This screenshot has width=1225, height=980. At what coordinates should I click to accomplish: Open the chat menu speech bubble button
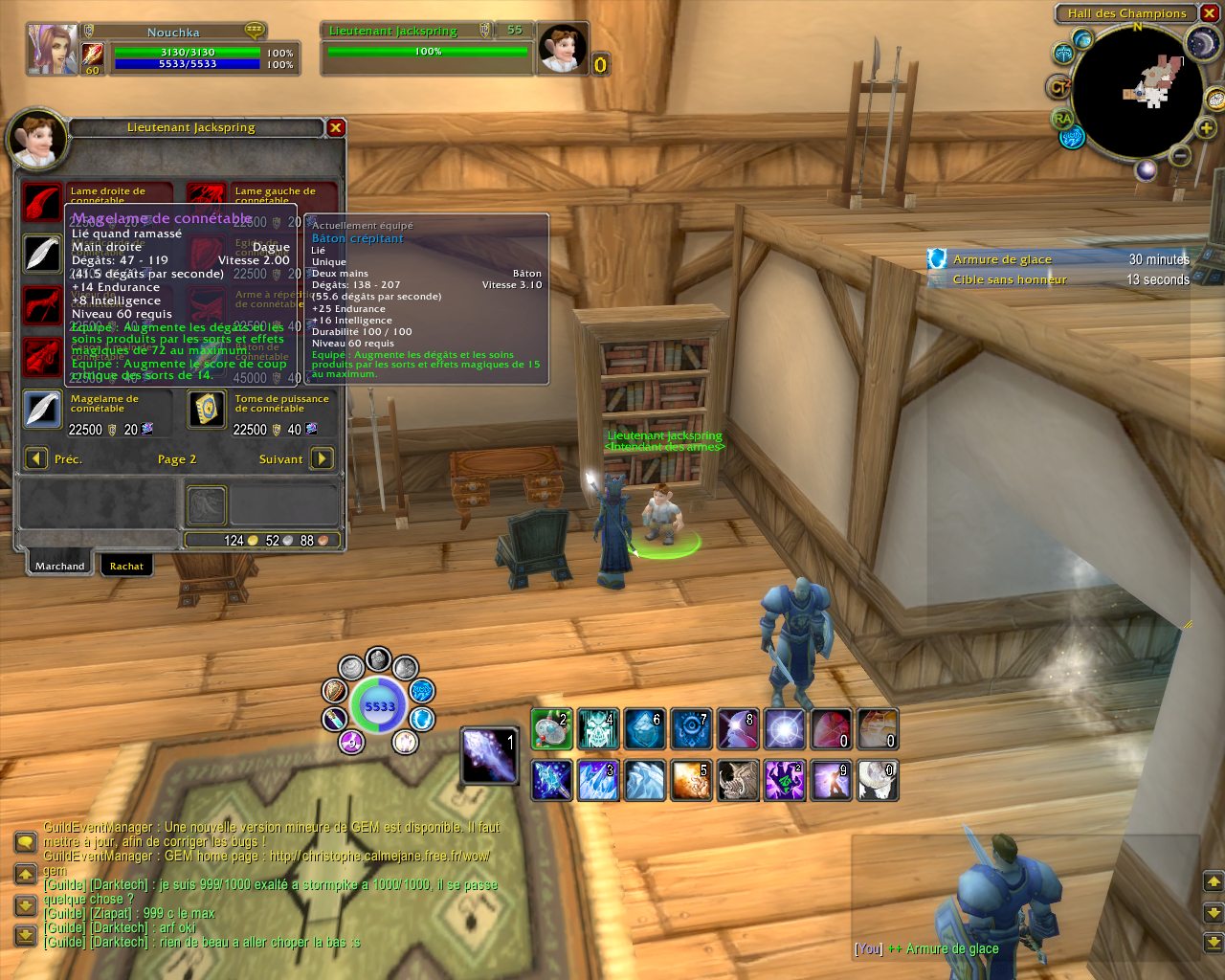(25, 842)
